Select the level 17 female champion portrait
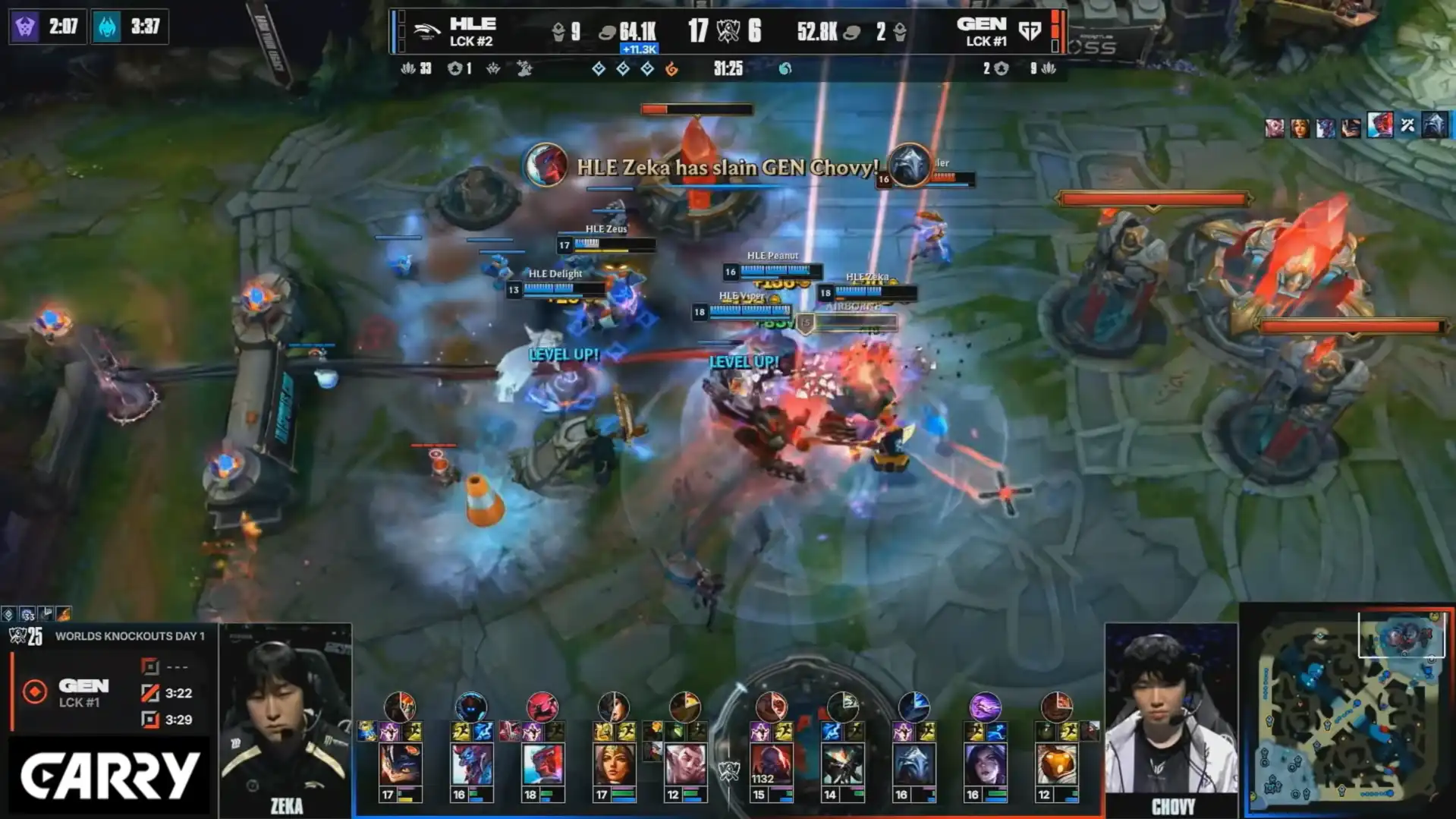The width and height of the screenshot is (1456, 819). coord(614,765)
